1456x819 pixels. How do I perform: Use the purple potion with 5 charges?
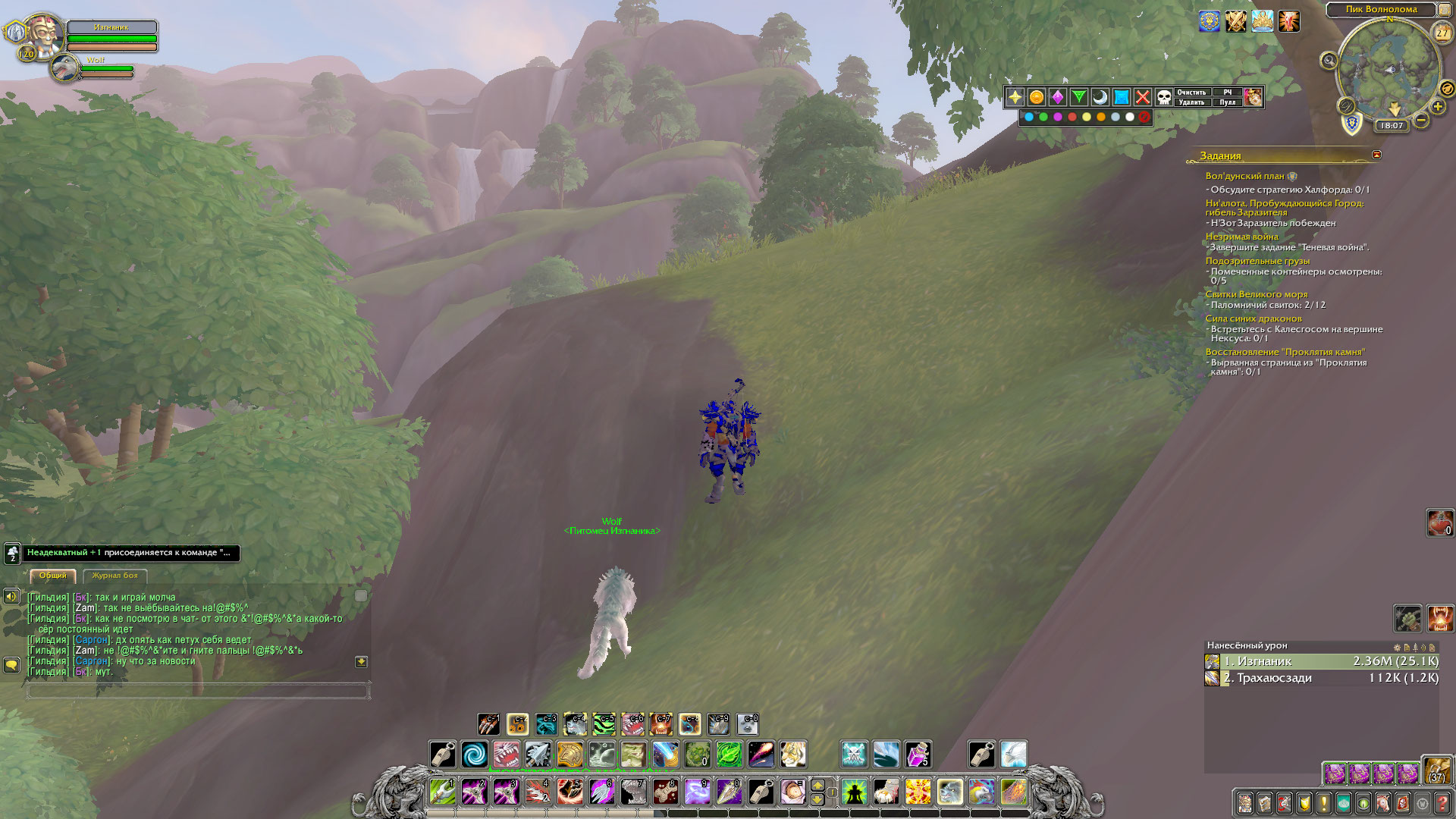[x=918, y=755]
